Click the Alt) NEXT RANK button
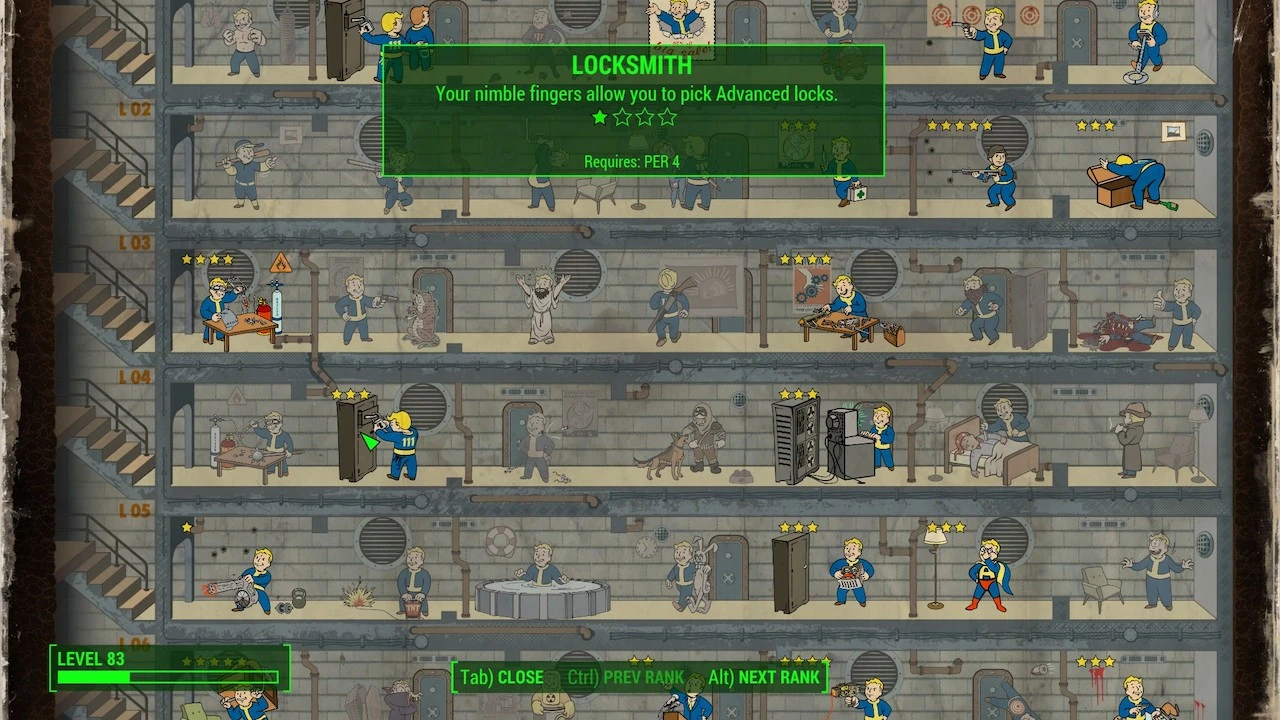The height and width of the screenshot is (720, 1280). 765,677
